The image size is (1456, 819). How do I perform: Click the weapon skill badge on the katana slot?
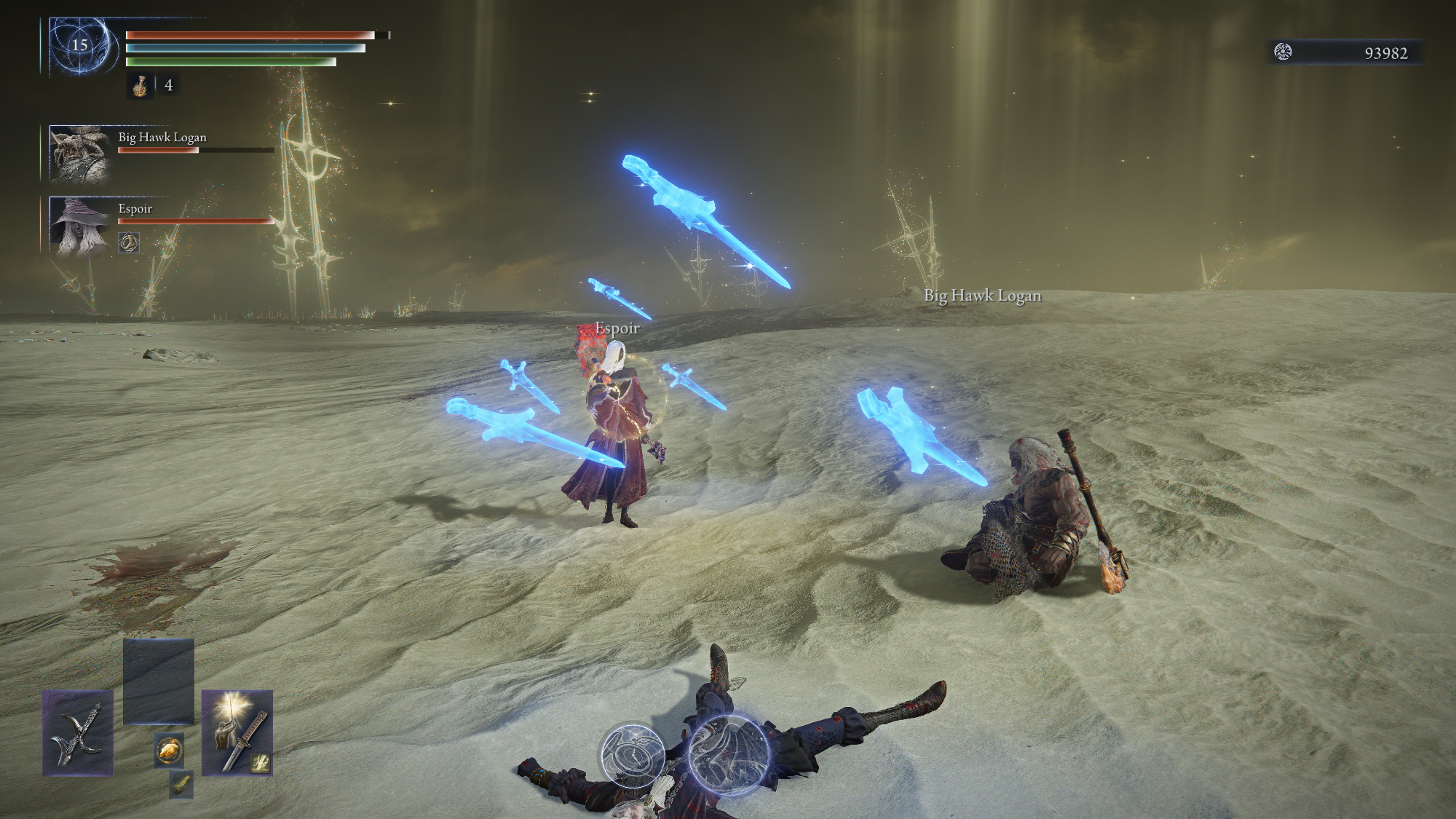click(x=261, y=762)
